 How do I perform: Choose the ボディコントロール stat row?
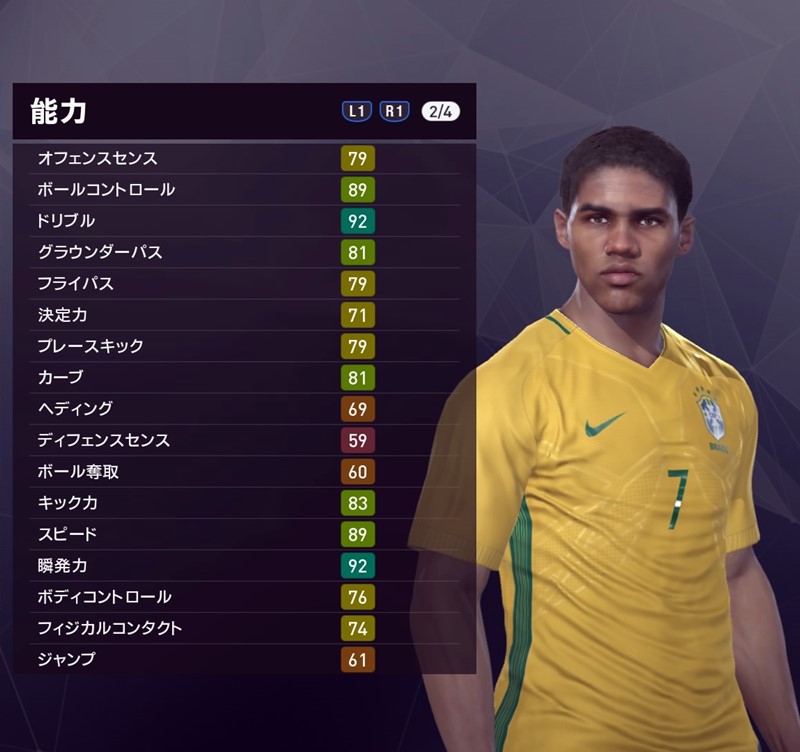(x=240, y=597)
